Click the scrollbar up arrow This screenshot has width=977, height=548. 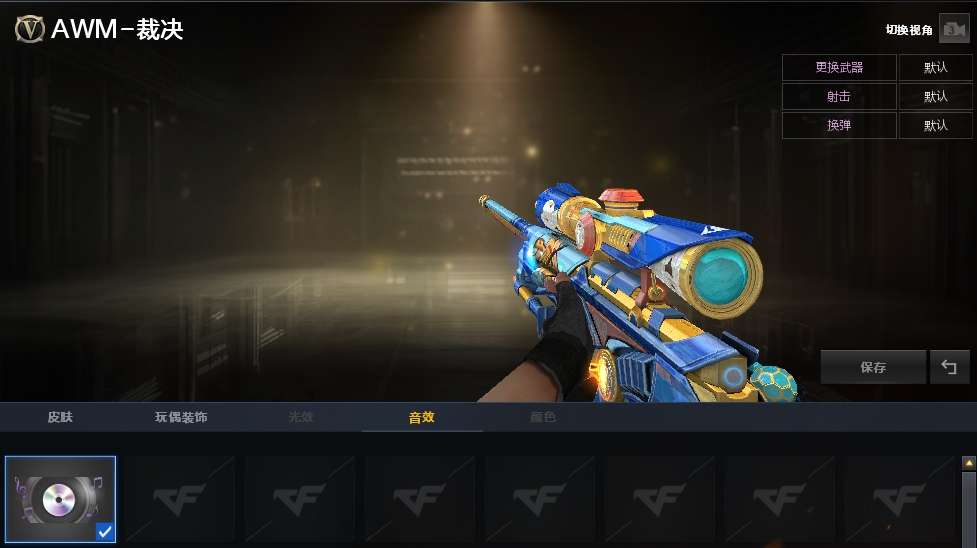coord(968,463)
